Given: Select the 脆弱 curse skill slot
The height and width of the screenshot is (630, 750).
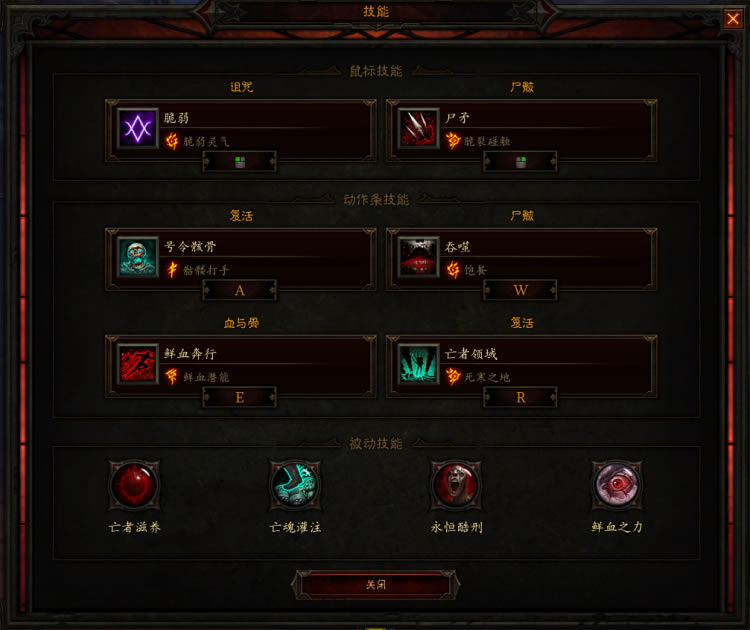Looking at the screenshot, I should (240, 130).
